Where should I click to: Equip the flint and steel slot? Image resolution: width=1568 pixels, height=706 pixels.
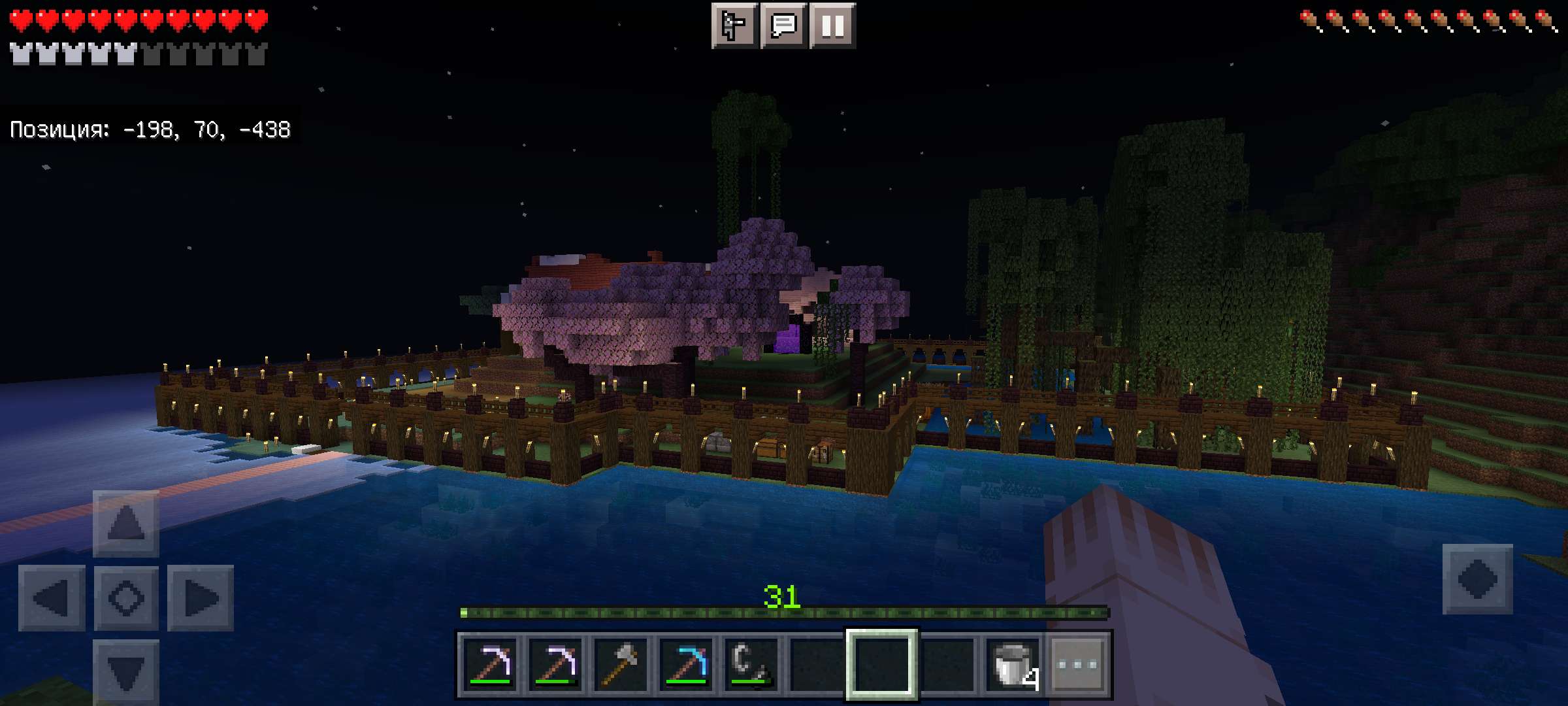point(751,664)
